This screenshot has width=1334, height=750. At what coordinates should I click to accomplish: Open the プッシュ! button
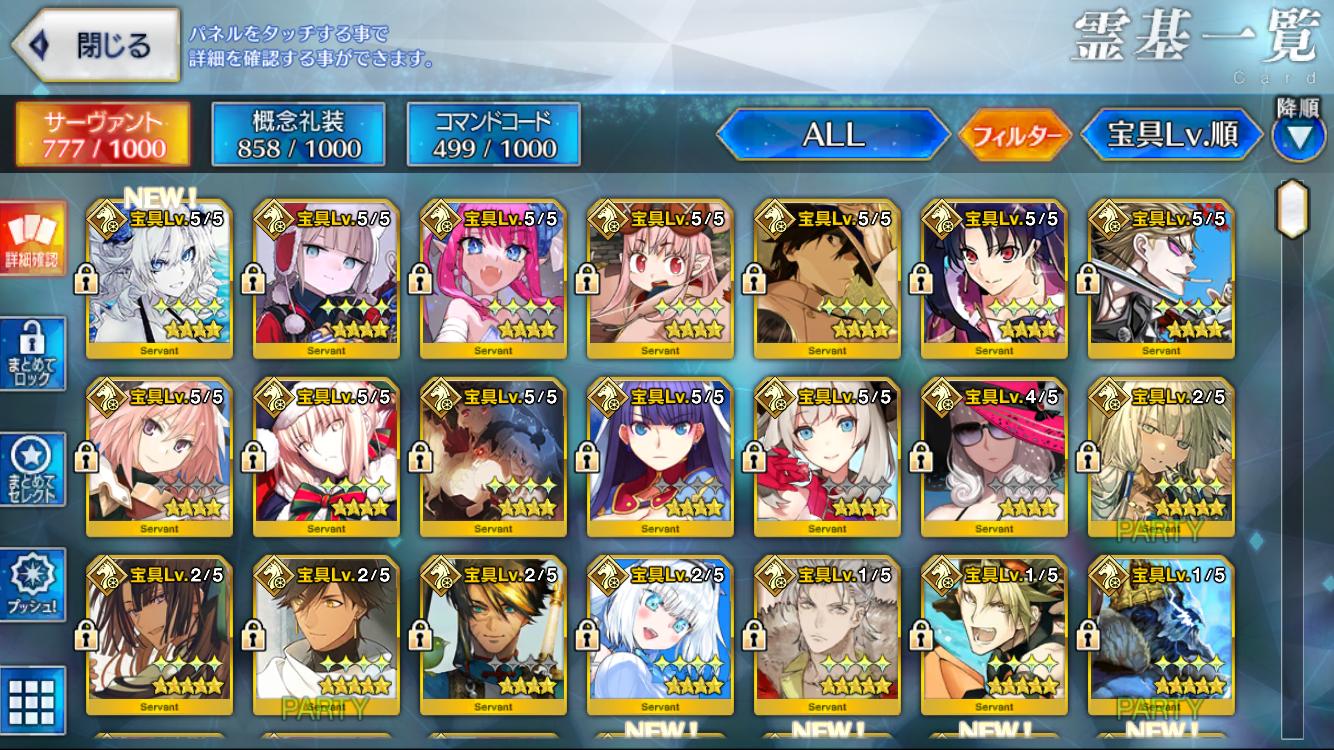33,584
